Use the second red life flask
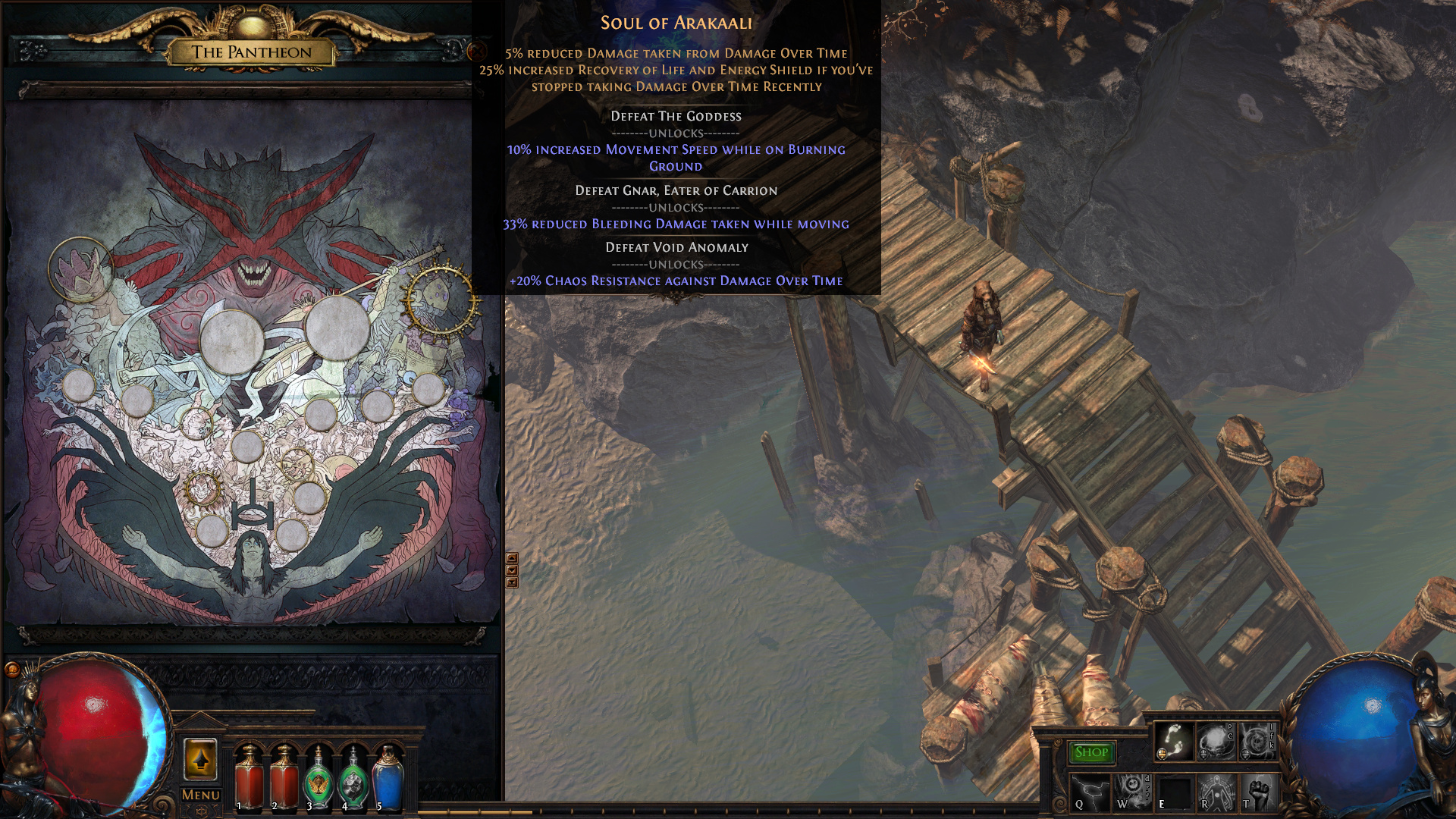 pyautogui.click(x=284, y=777)
